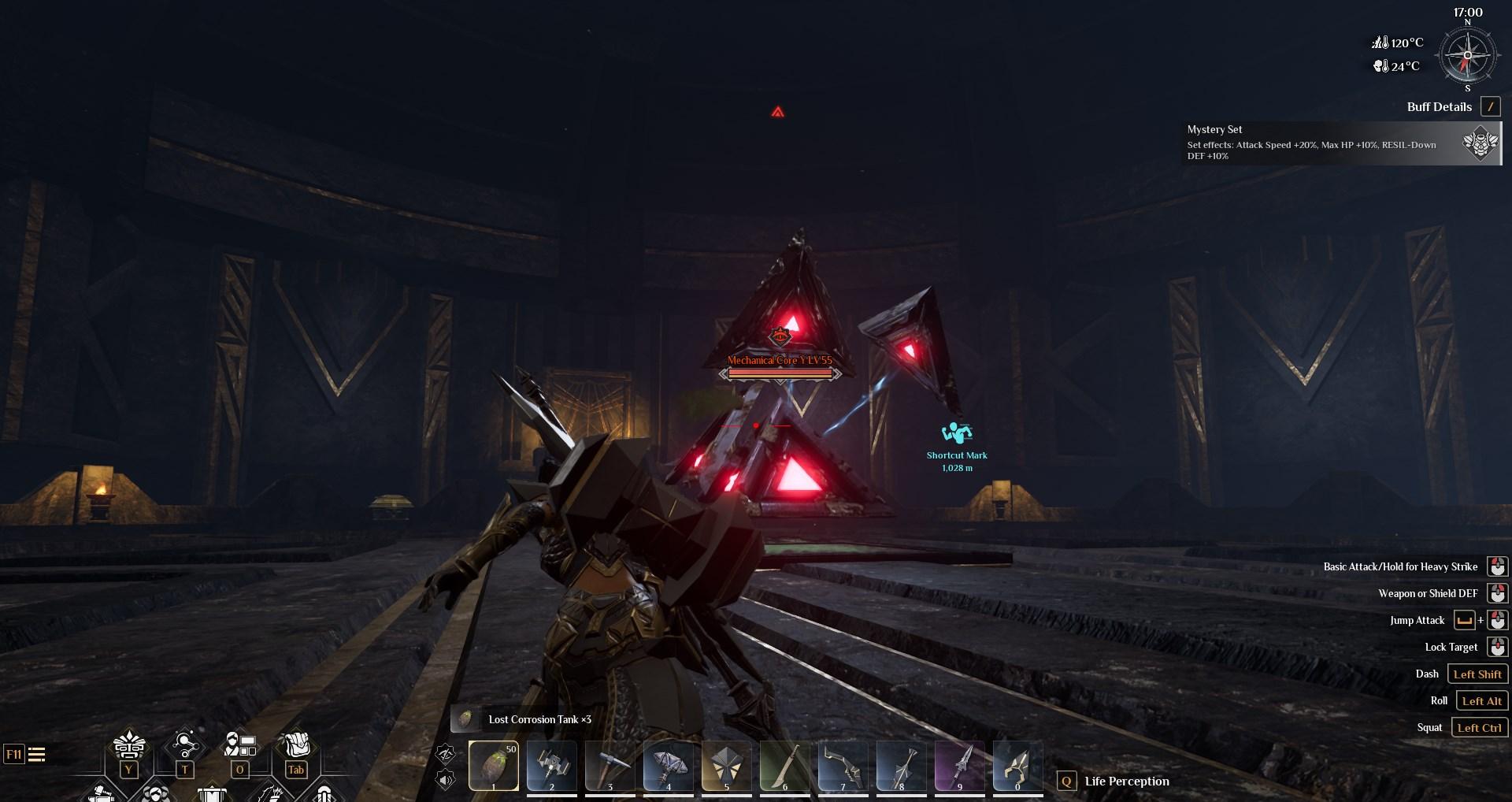Open the backpack inventory icon
The height and width of the screenshot is (802, 1512).
(295, 746)
